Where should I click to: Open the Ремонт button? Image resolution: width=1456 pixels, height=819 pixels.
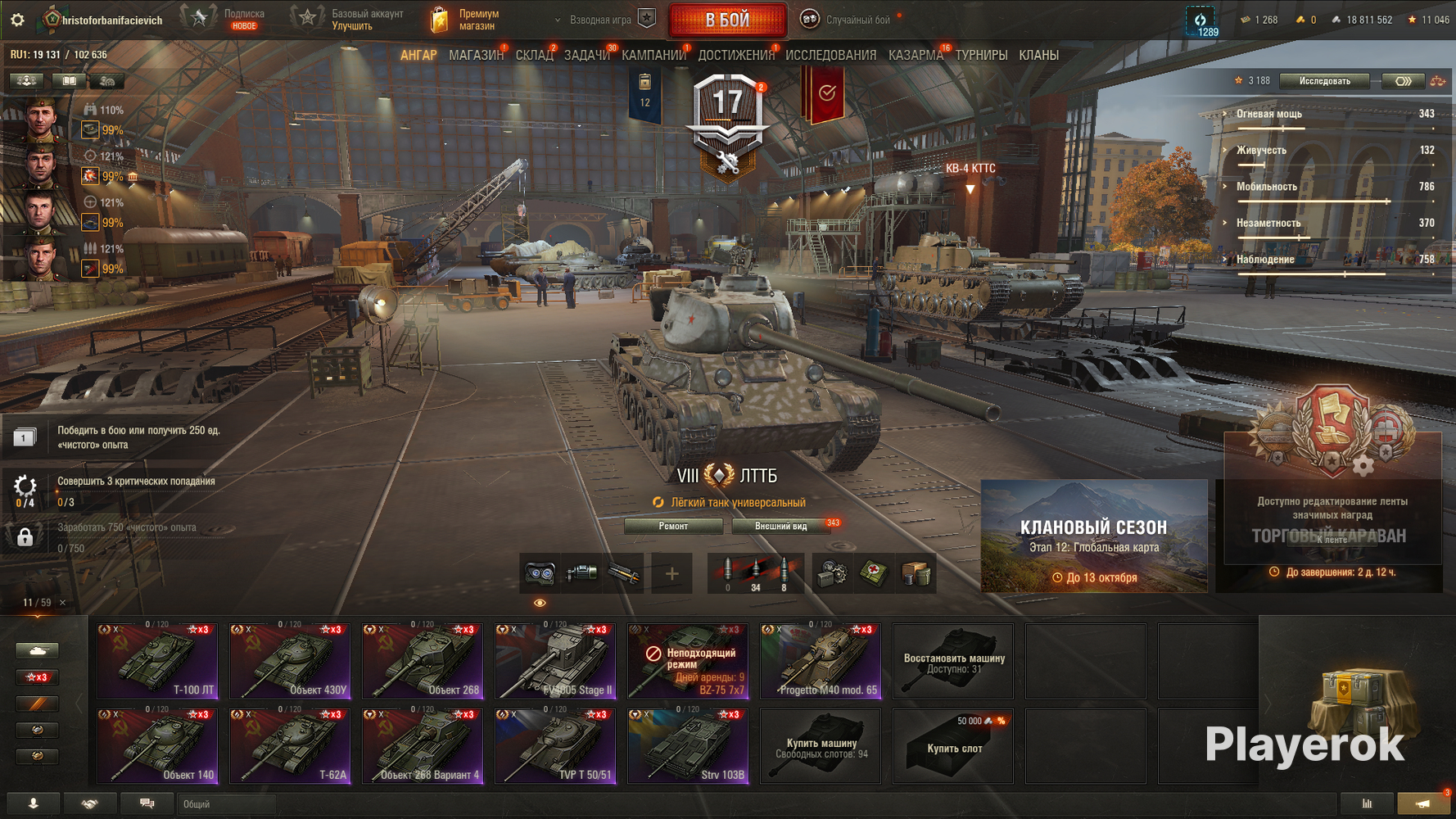(x=673, y=526)
